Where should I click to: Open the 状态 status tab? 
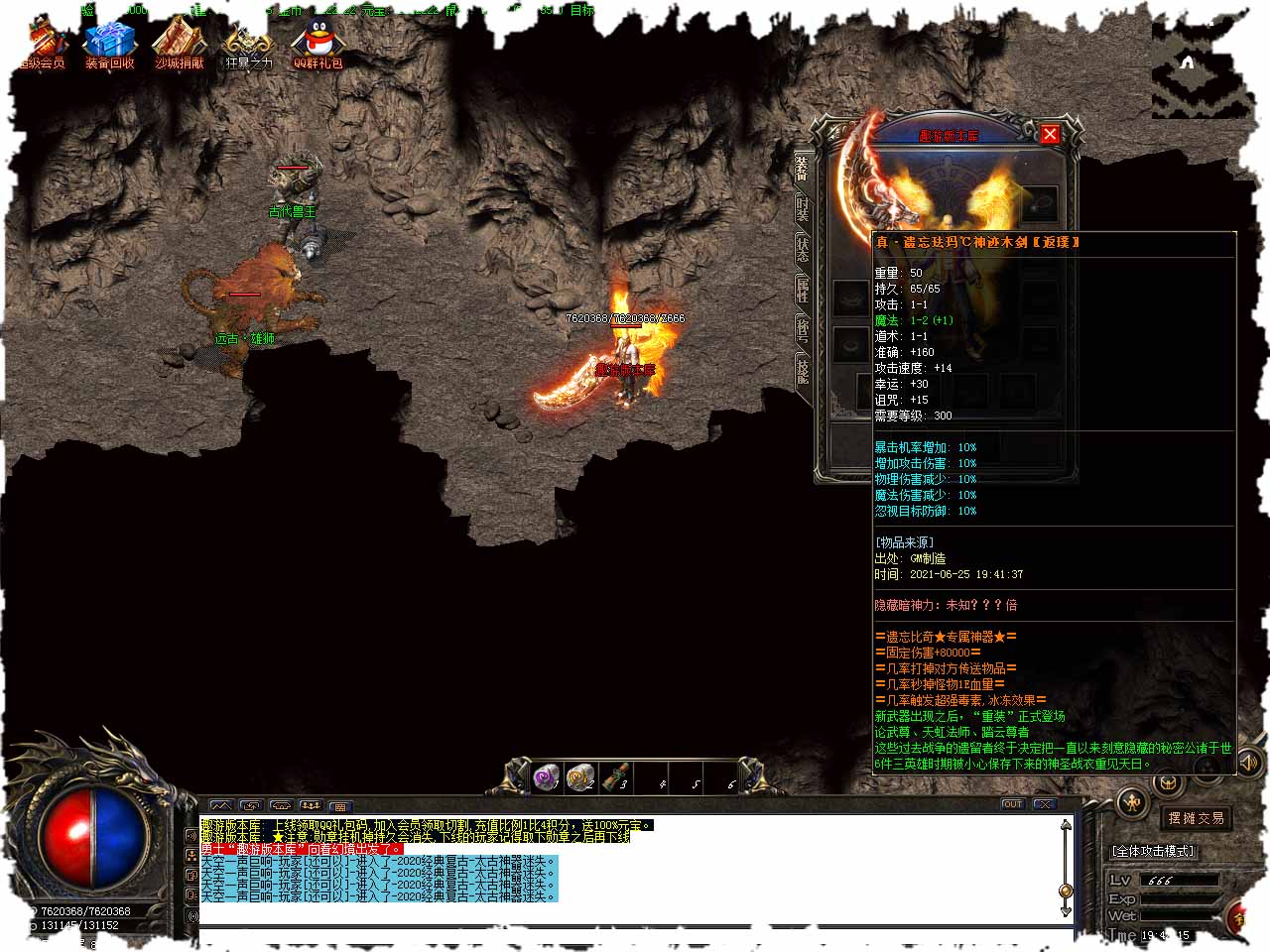pyautogui.click(x=802, y=249)
